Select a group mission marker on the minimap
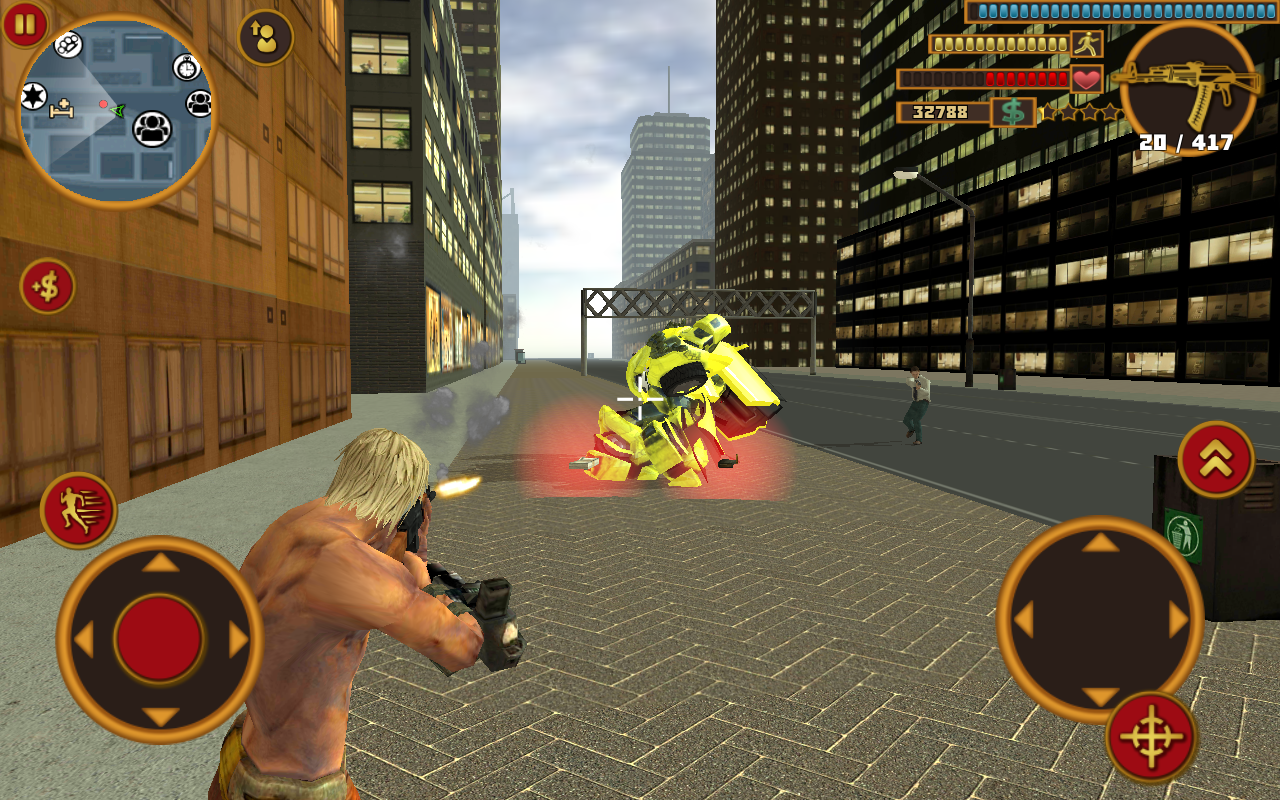This screenshot has height=800, width=1280. point(152,130)
